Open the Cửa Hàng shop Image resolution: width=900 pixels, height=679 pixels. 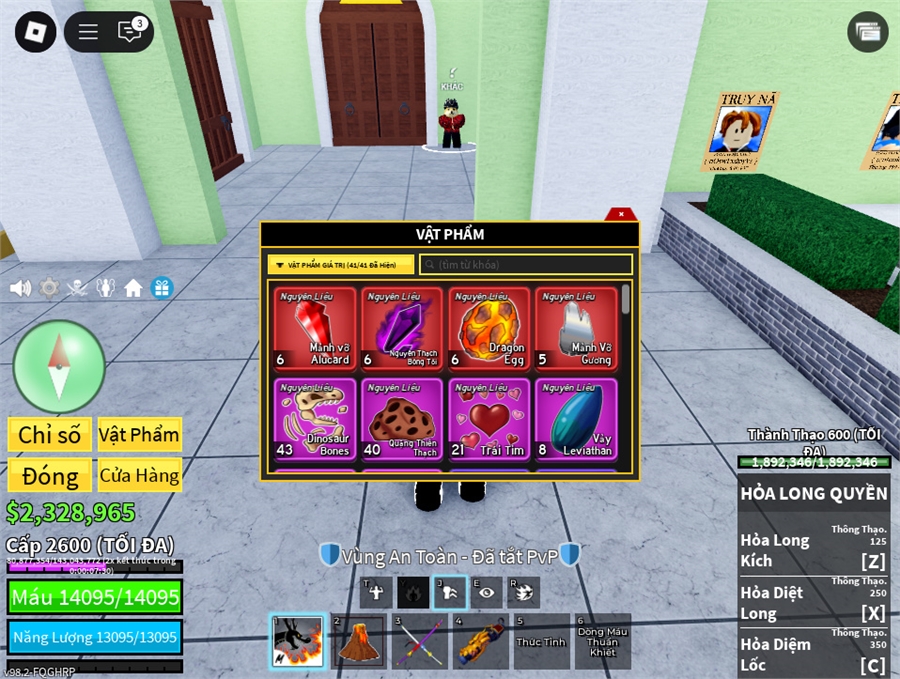coord(139,475)
